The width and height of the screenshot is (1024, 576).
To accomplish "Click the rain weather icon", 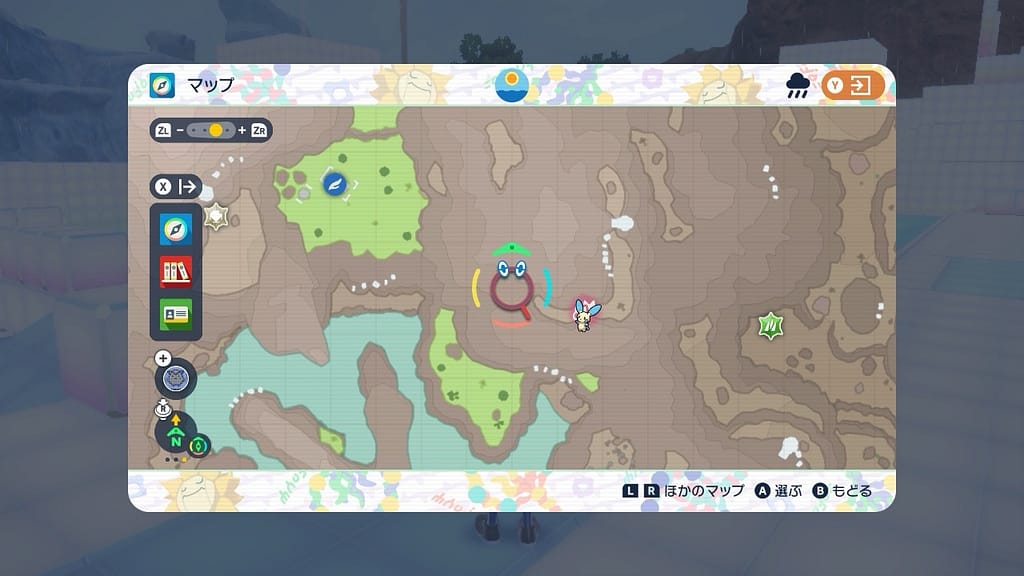I will (798, 87).
